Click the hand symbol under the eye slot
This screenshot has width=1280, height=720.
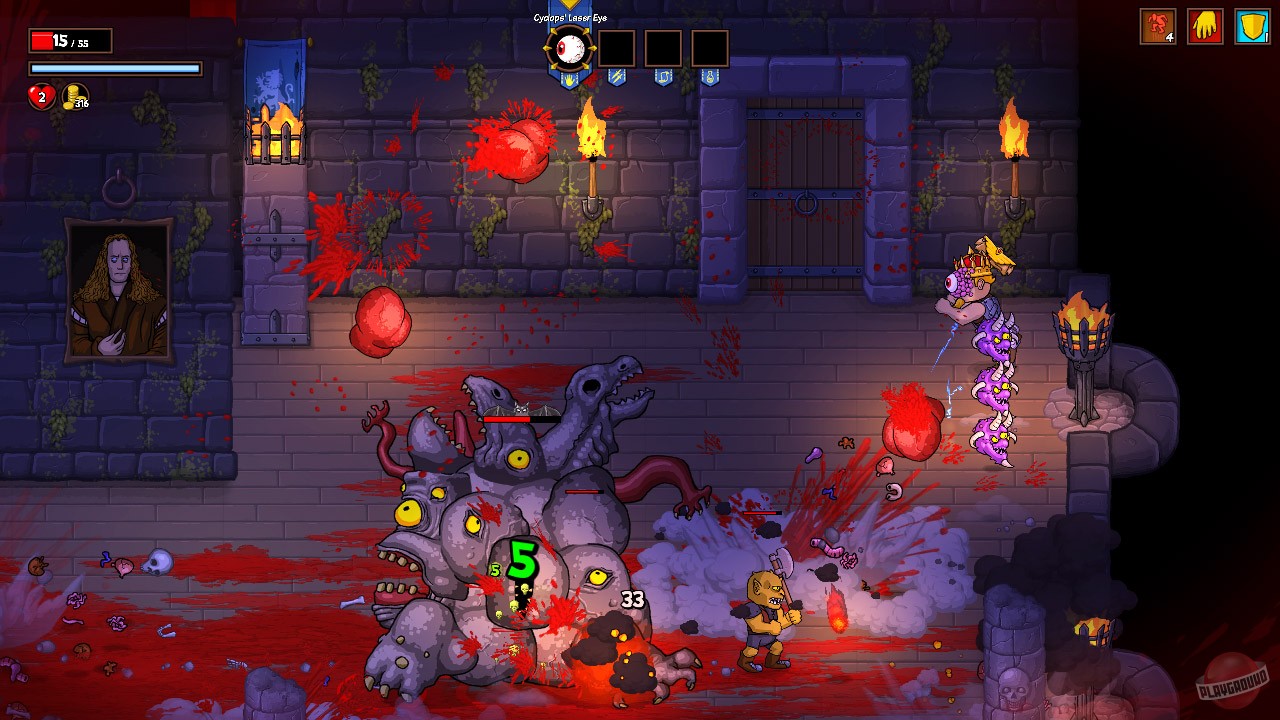tap(569, 79)
